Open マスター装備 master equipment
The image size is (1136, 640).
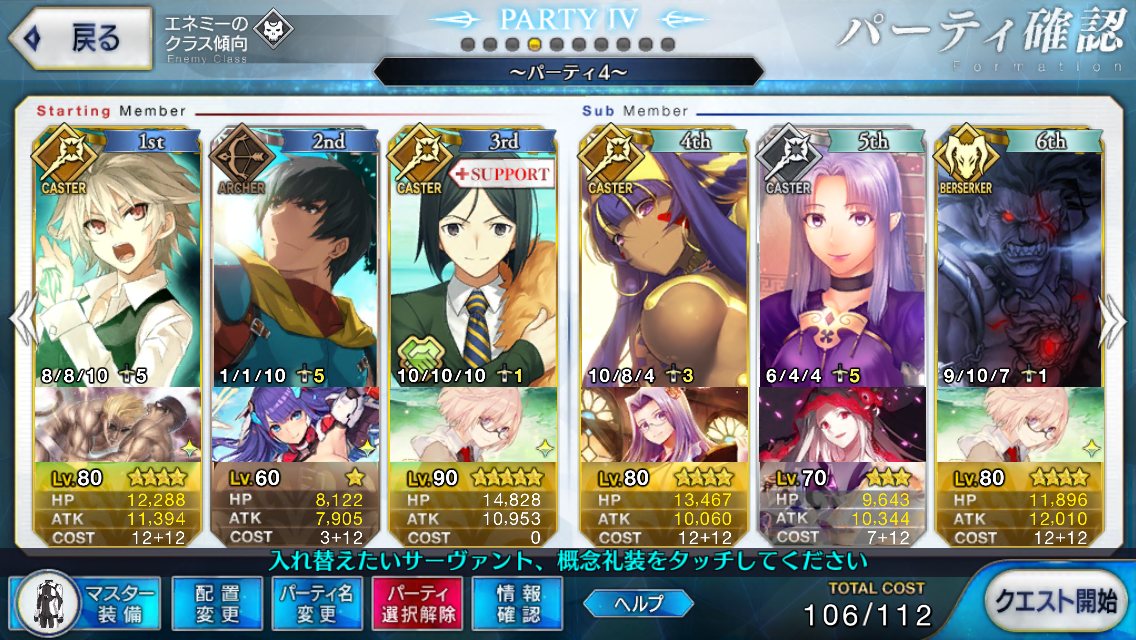click(84, 603)
